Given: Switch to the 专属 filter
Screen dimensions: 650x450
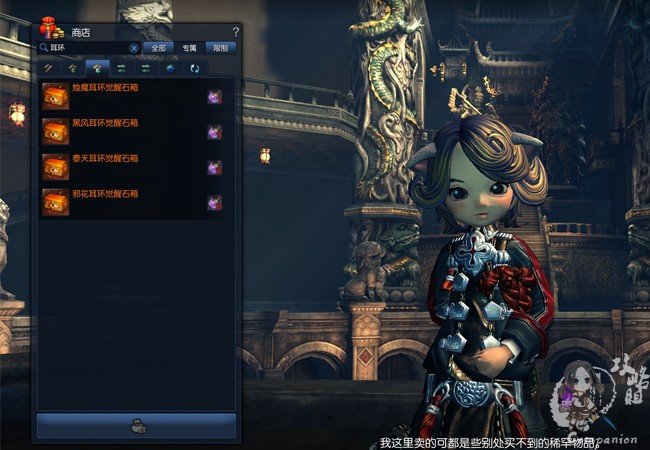Looking at the screenshot, I should tap(189, 47).
